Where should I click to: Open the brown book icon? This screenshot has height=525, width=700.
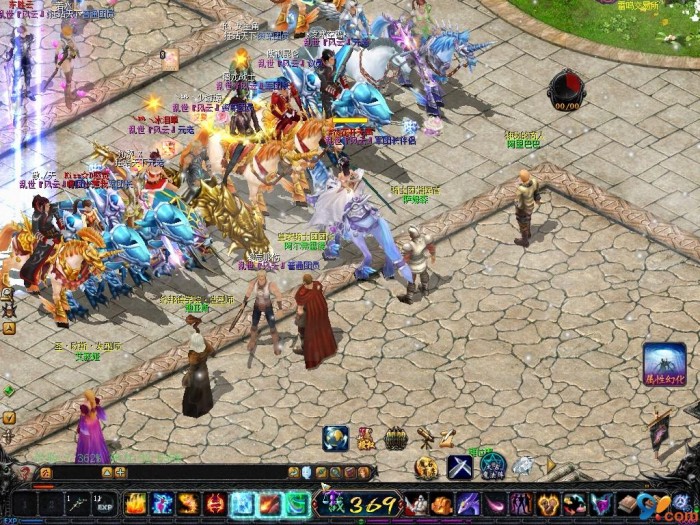(x=627, y=504)
